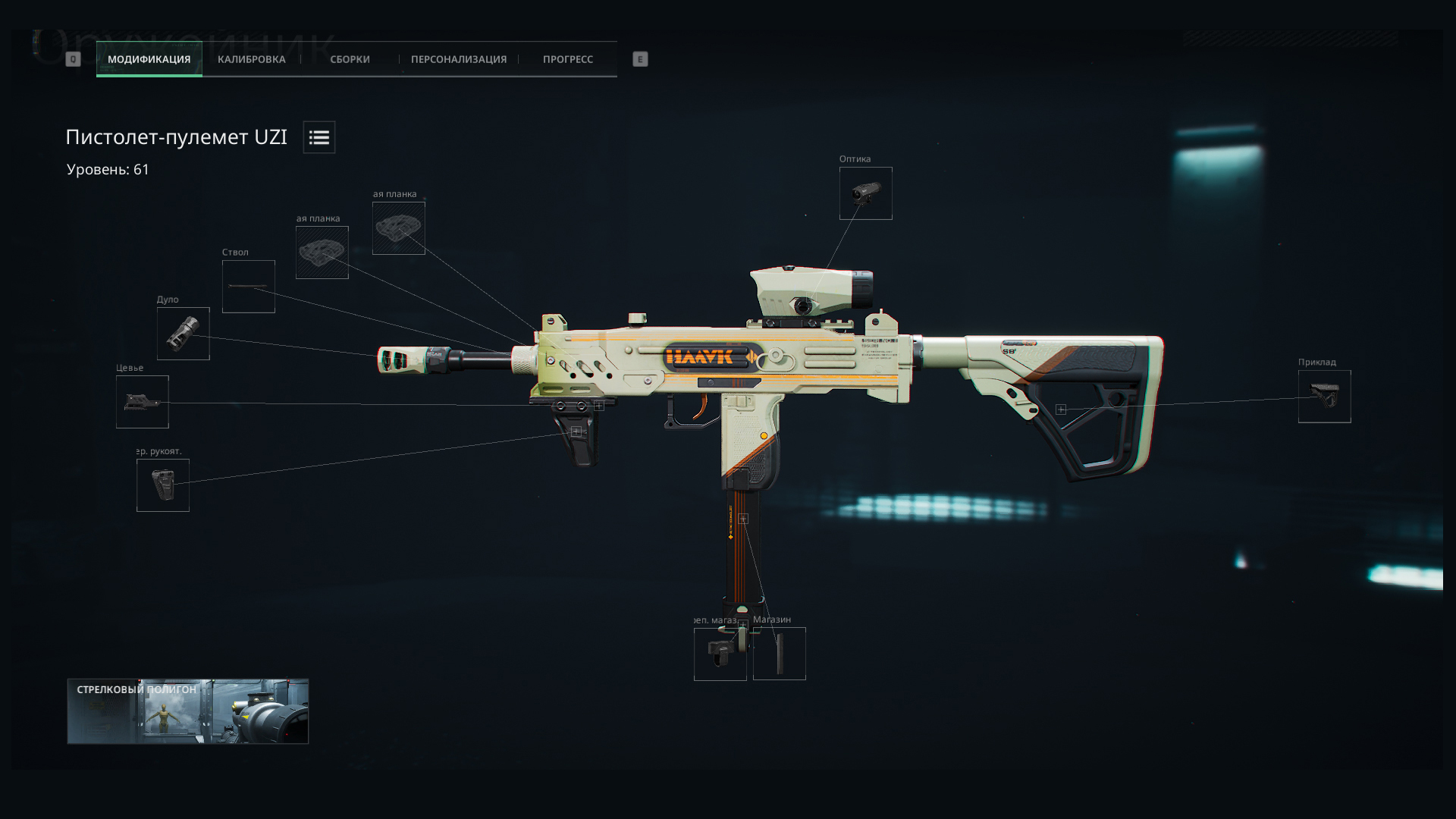Select the Магазин magazine slot

779,654
